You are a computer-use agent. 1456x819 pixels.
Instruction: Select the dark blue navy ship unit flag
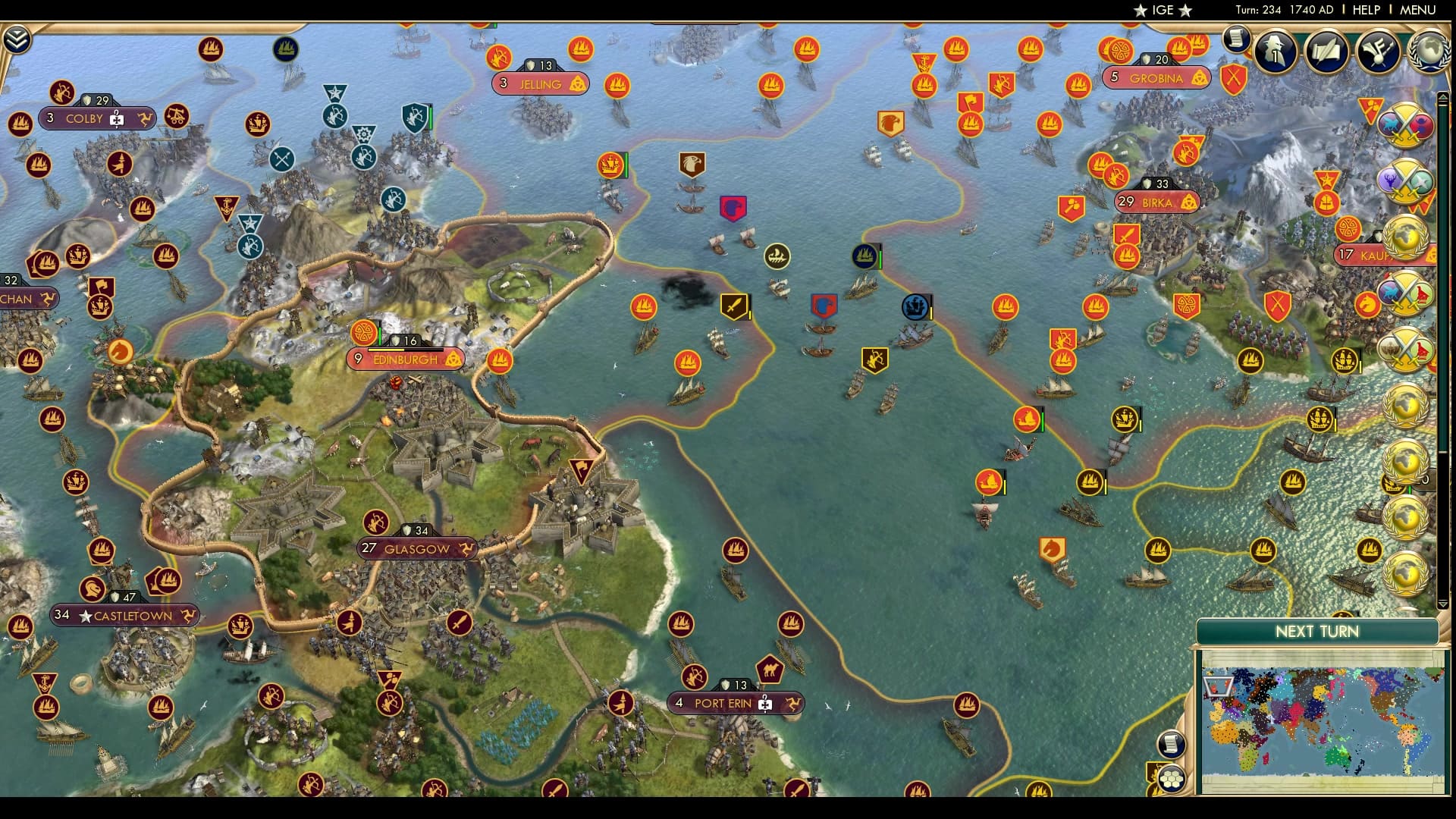click(x=865, y=256)
